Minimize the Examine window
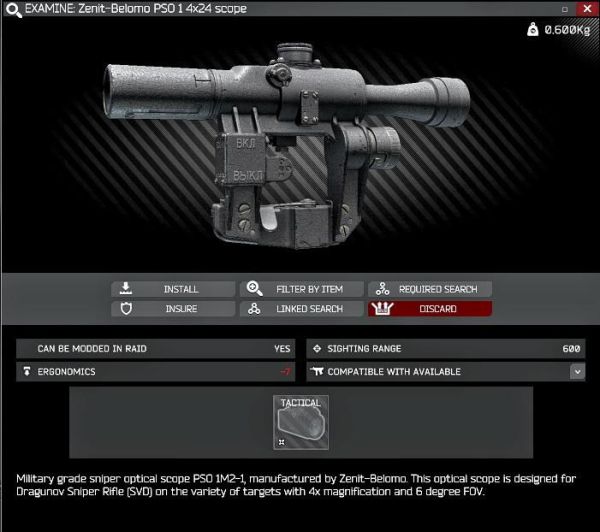 pos(565,9)
